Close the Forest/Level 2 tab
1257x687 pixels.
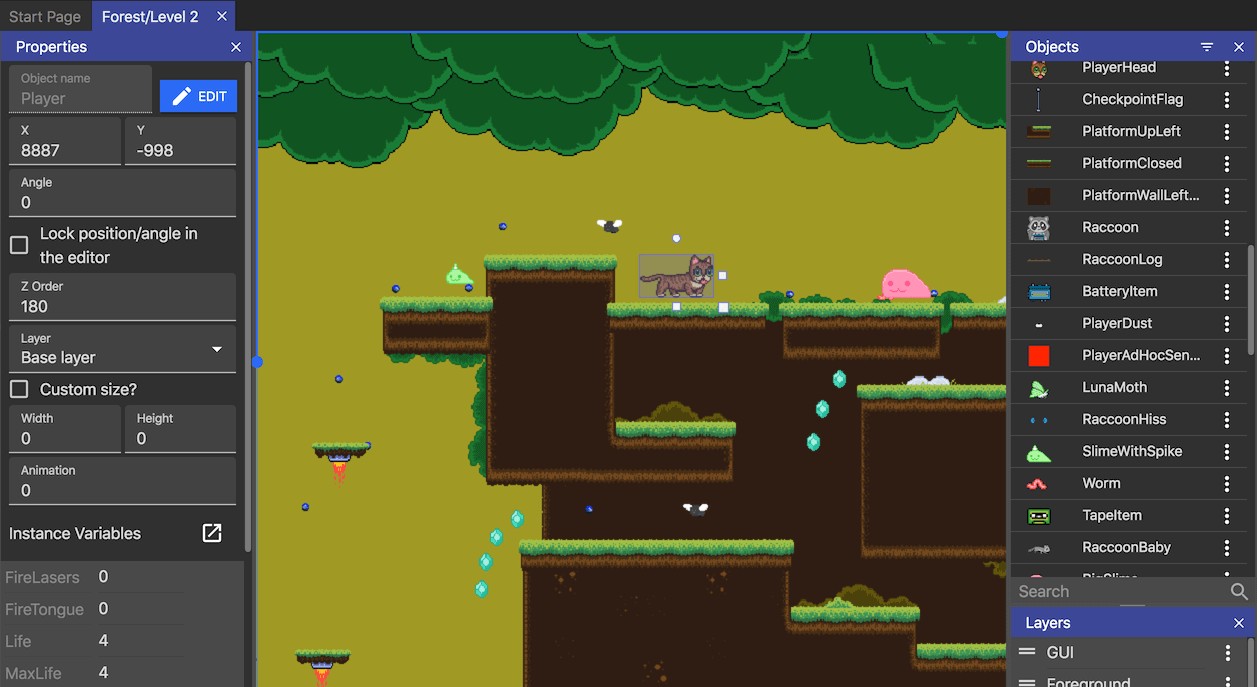[222, 16]
